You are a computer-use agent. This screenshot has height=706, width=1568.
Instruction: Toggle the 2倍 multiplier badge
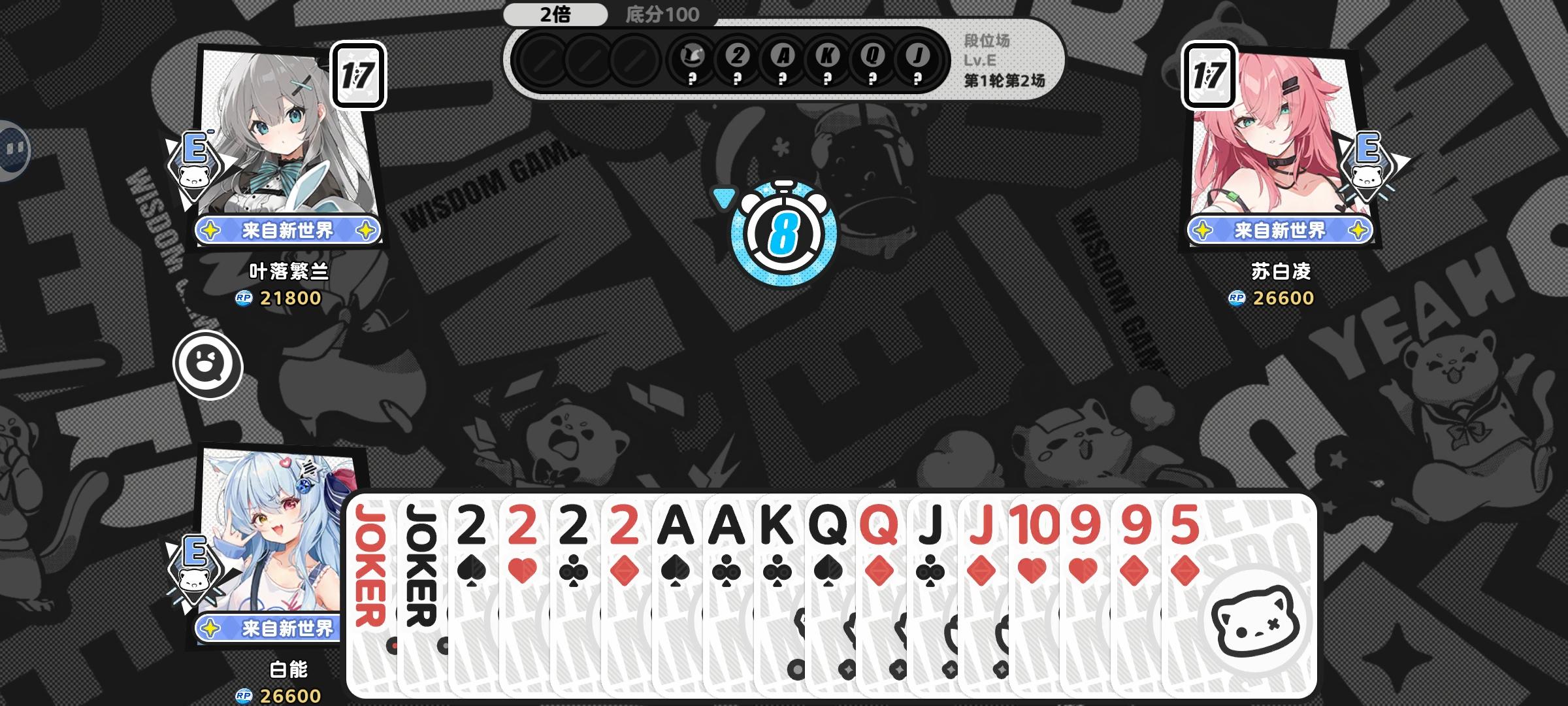(556, 12)
